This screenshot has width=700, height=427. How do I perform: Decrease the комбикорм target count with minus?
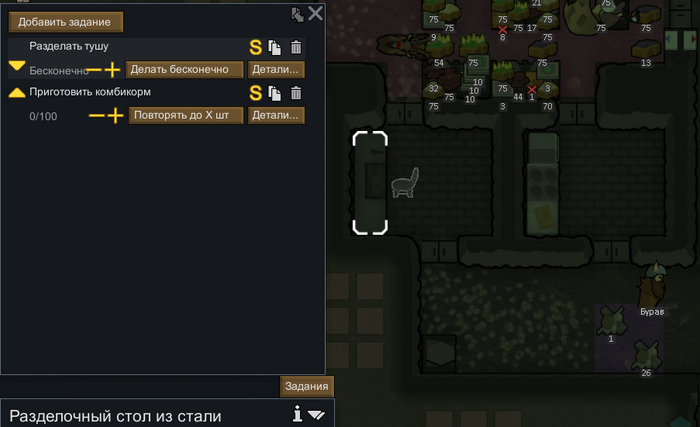point(97,116)
